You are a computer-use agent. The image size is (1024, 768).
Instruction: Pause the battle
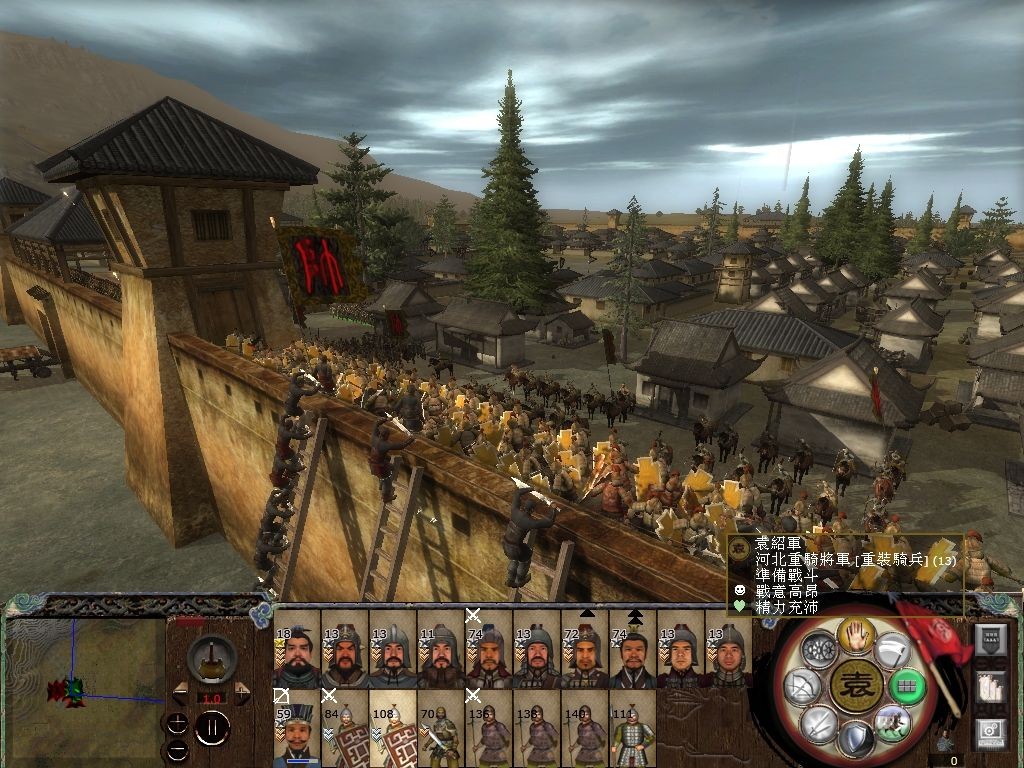212,727
